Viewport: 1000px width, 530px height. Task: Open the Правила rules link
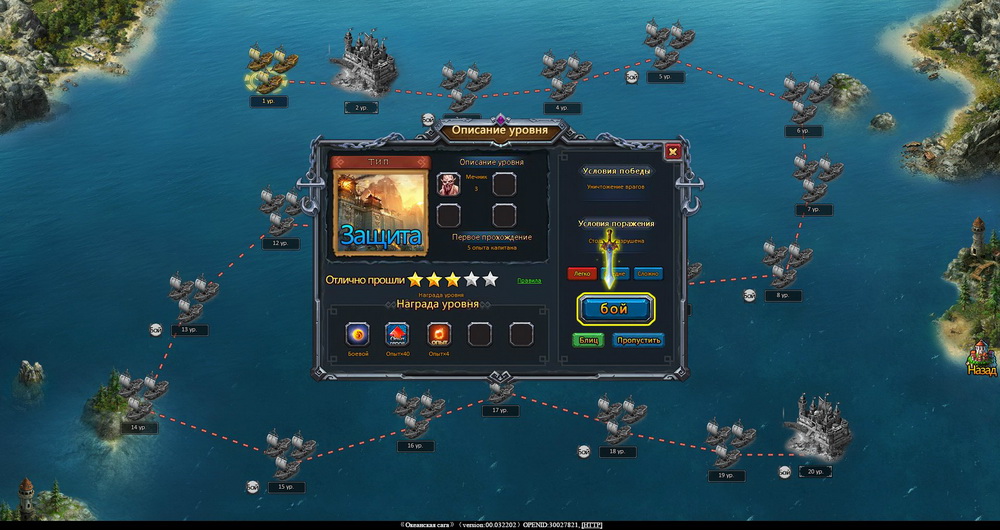click(529, 280)
